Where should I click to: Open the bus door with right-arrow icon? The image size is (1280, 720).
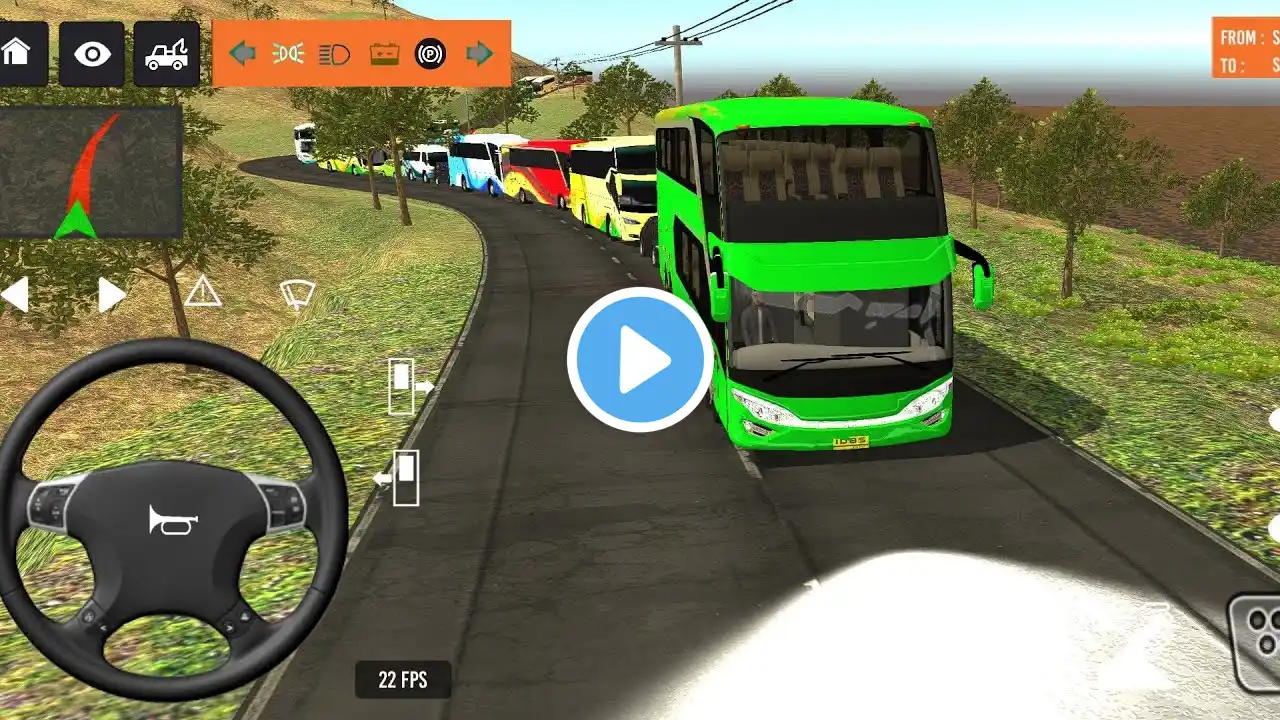point(409,386)
